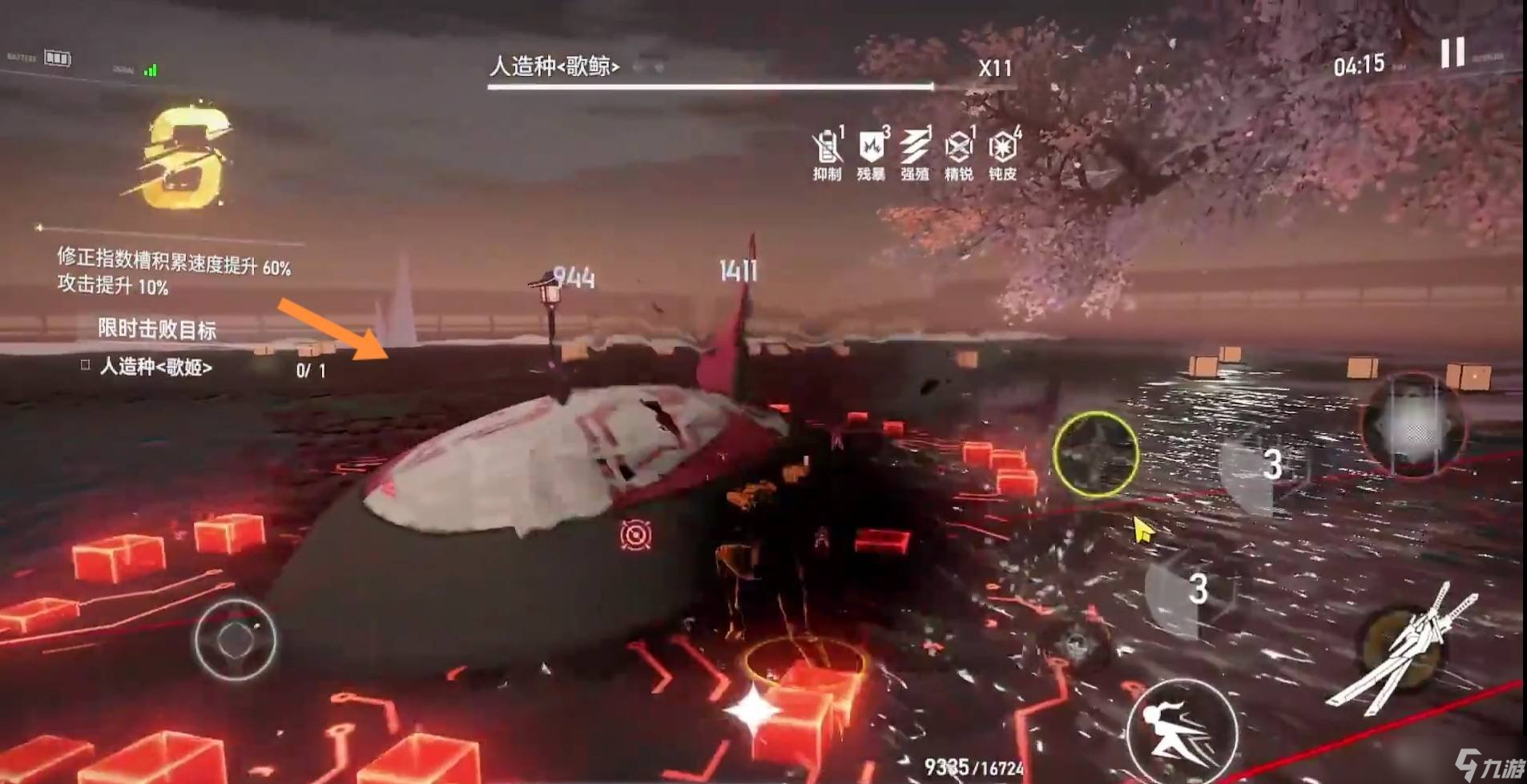Check the 人造种<歌姬> objective checkbox
The image size is (1527, 784).
pos(83,365)
